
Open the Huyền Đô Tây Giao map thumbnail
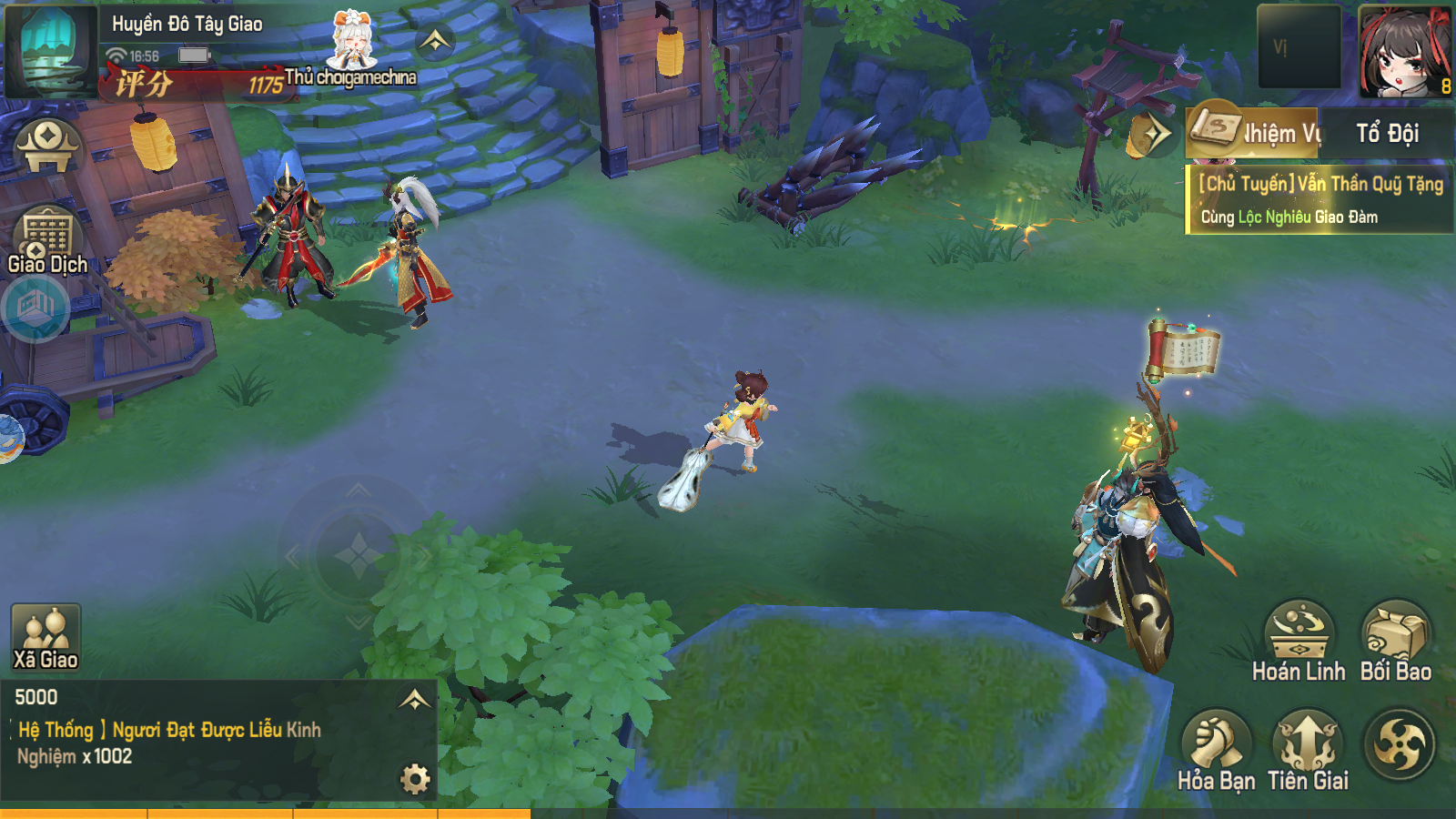pyautogui.click(x=51, y=50)
